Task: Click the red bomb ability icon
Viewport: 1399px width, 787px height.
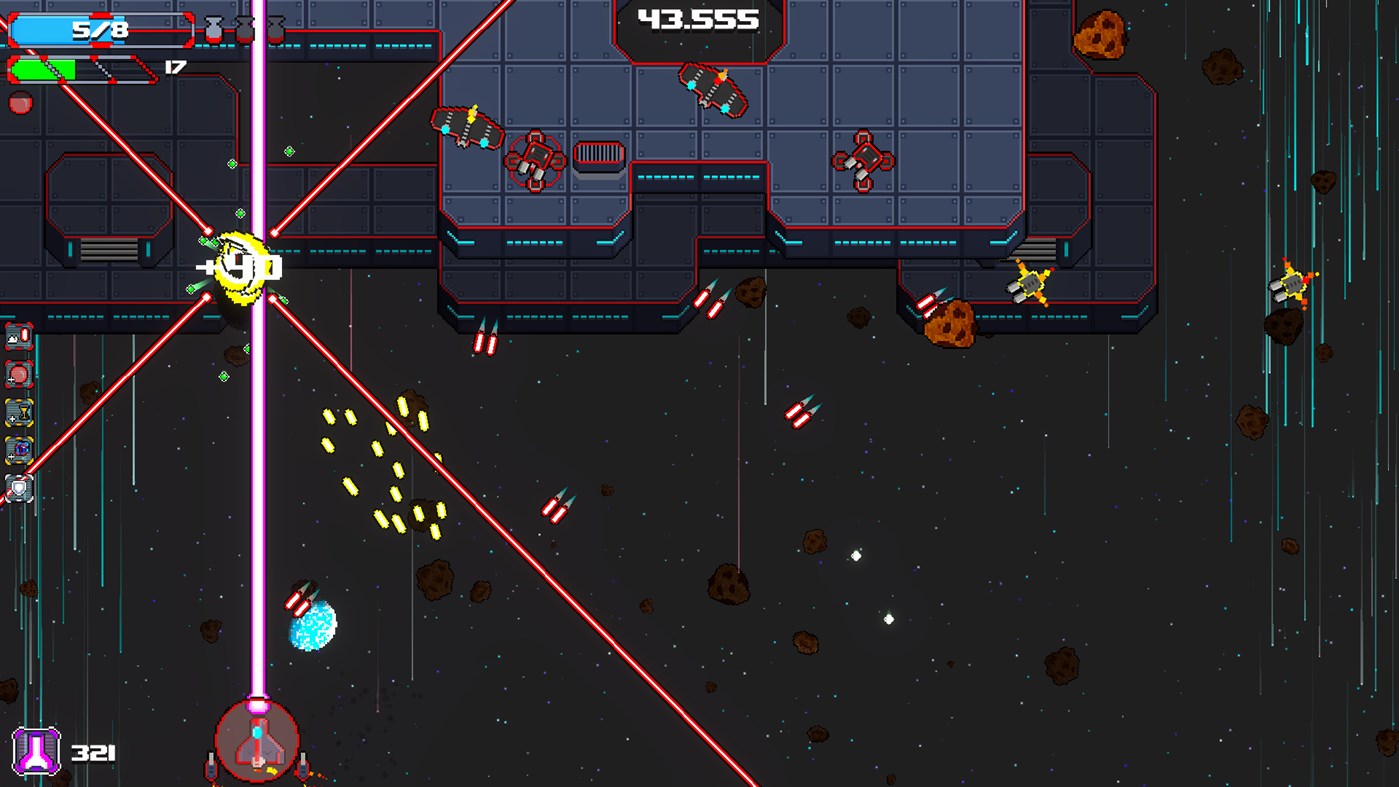Action: coord(17,374)
